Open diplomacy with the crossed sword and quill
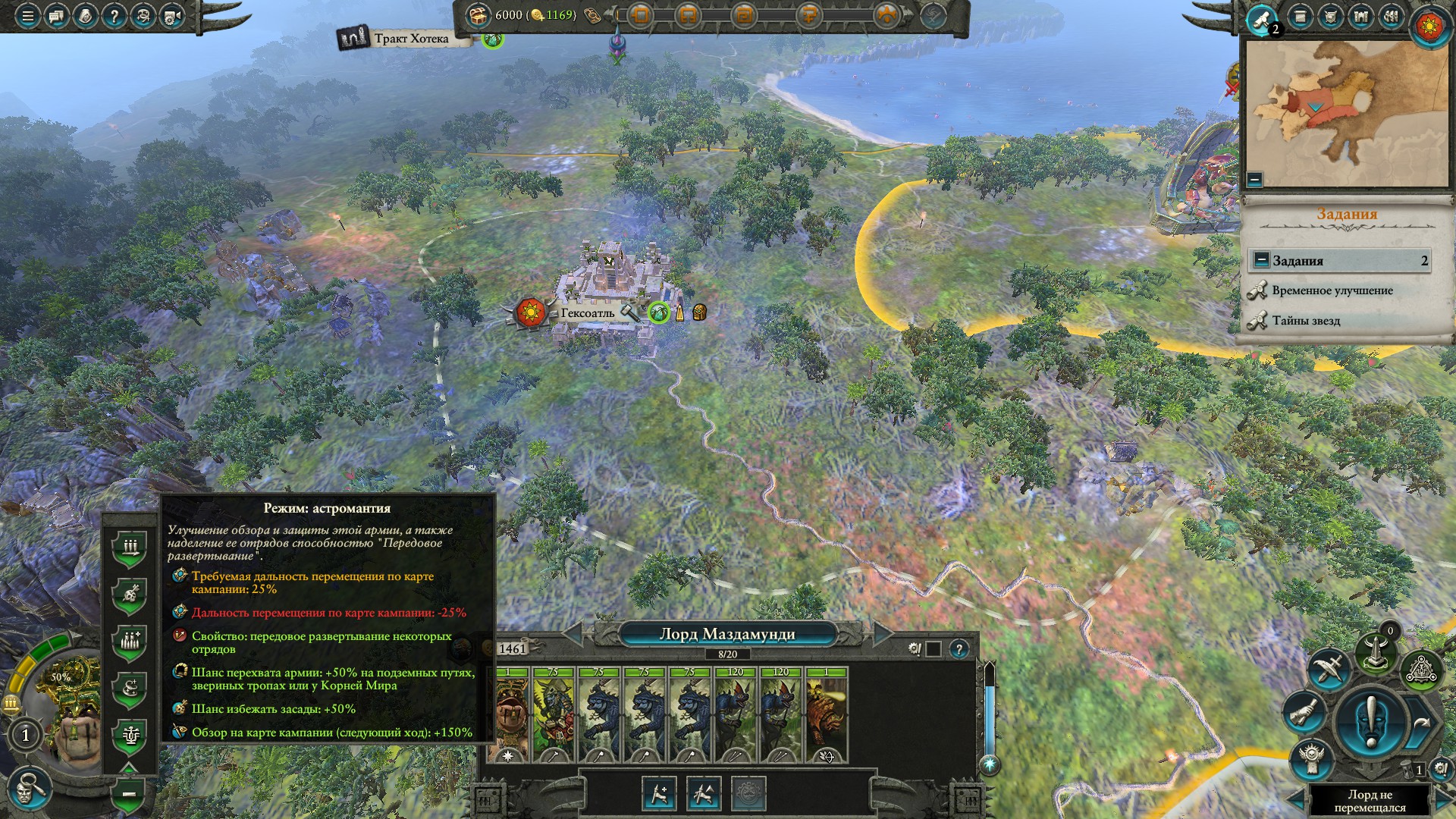This screenshot has height=819, width=1456. [1328, 668]
